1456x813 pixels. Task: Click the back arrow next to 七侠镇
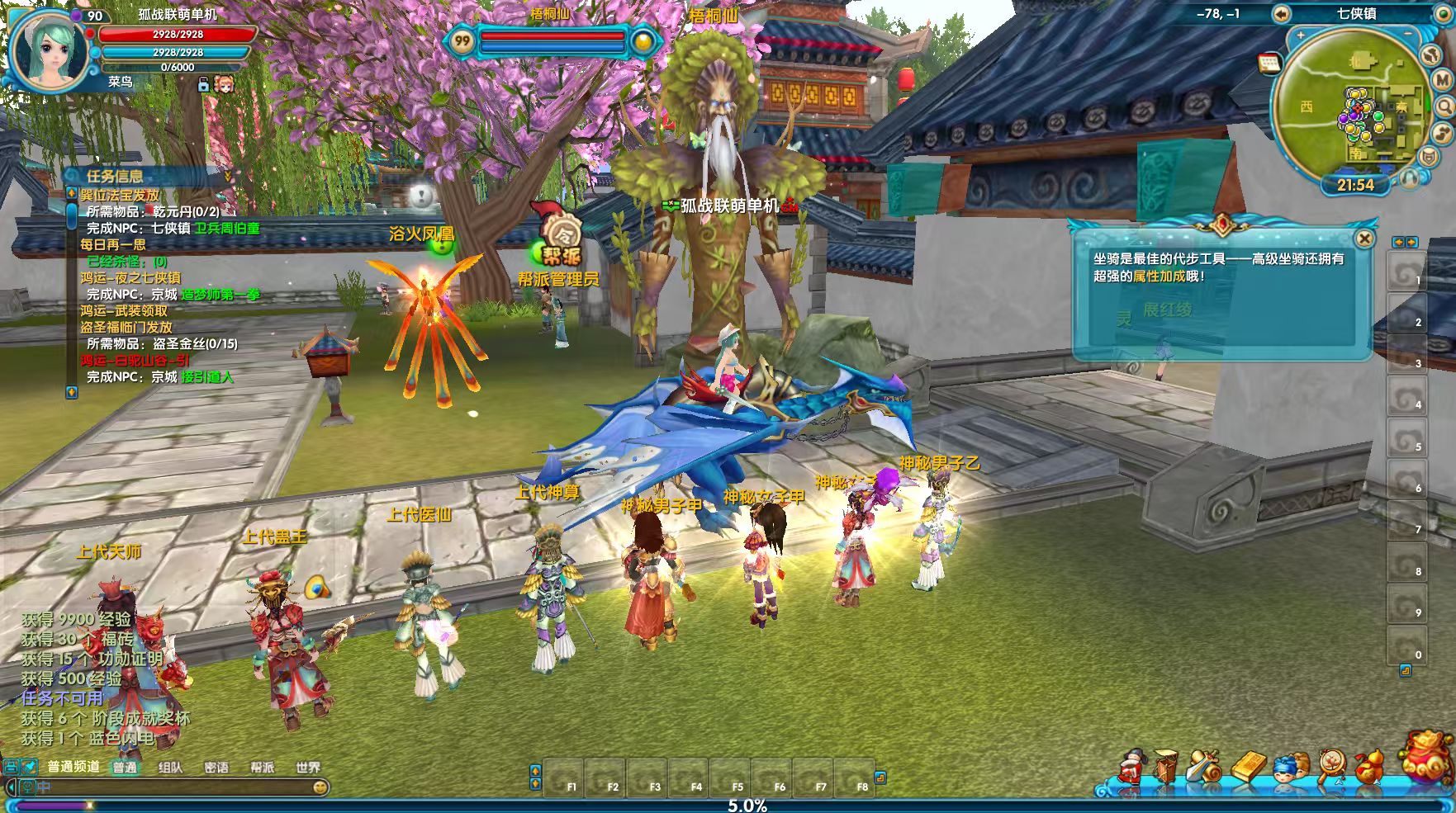pos(1281,14)
